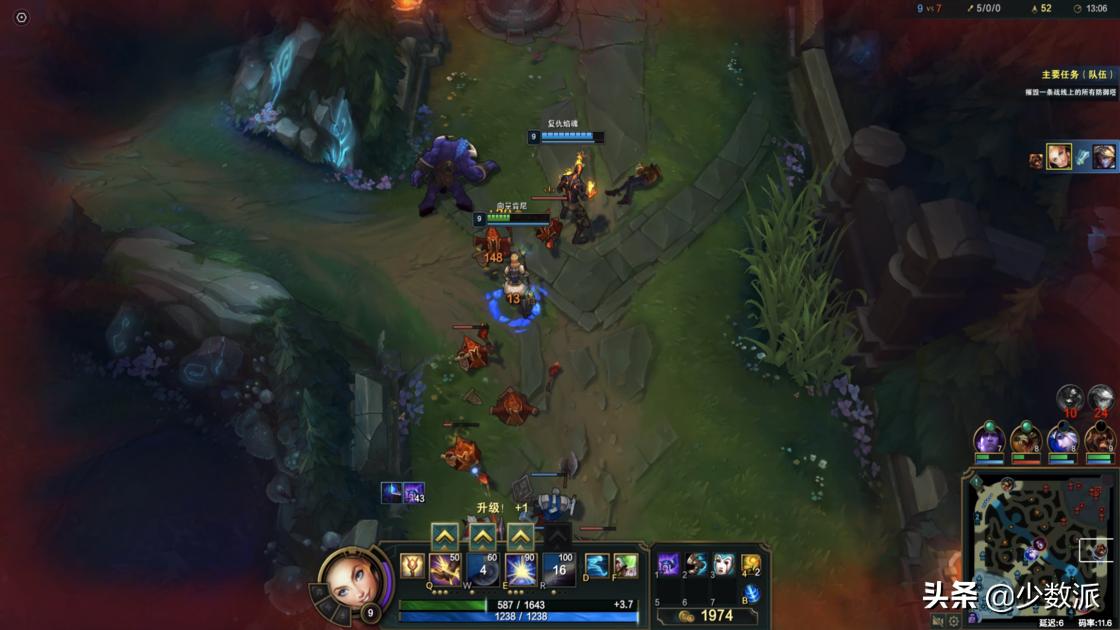Cast the E Lucent Singularity ability
Viewport: 1120px width, 630px height.
(x=520, y=569)
